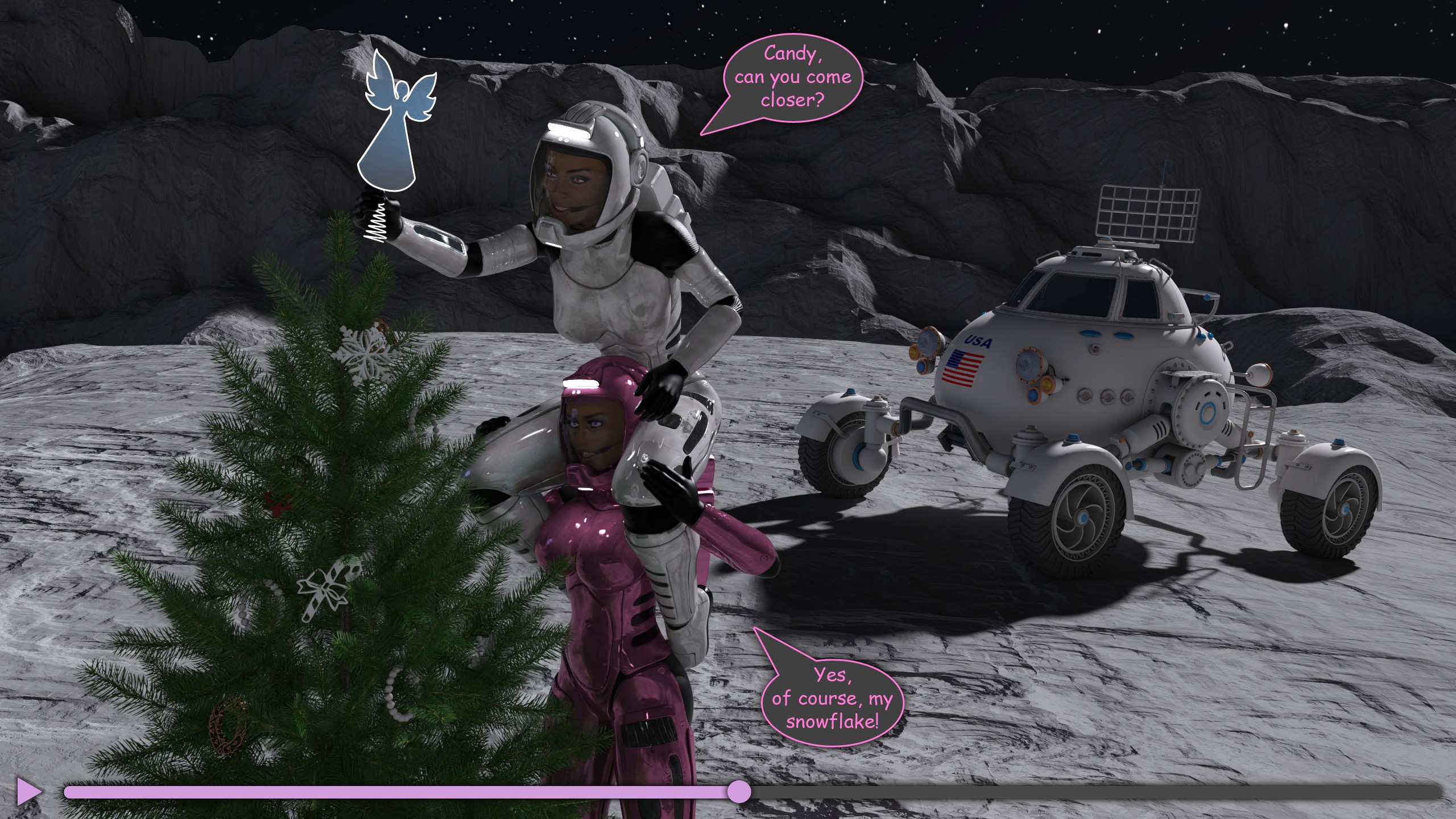The height and width of the screenshot is (819, 1456).
Task: Click the purple play triangle button
Action: [28, 791]
